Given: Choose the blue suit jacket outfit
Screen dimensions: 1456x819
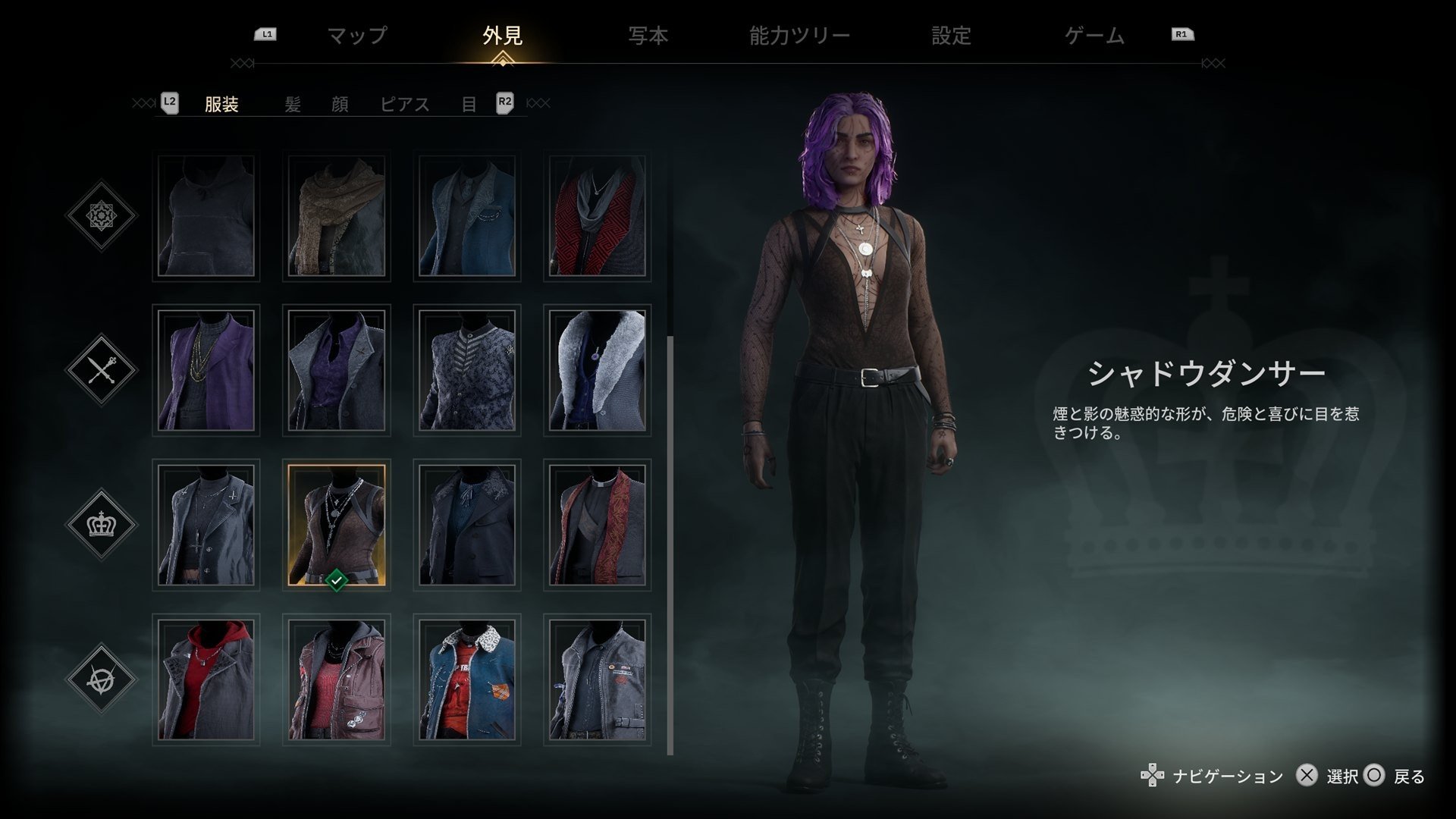Looking at the screenshot, I should [467, 216].
